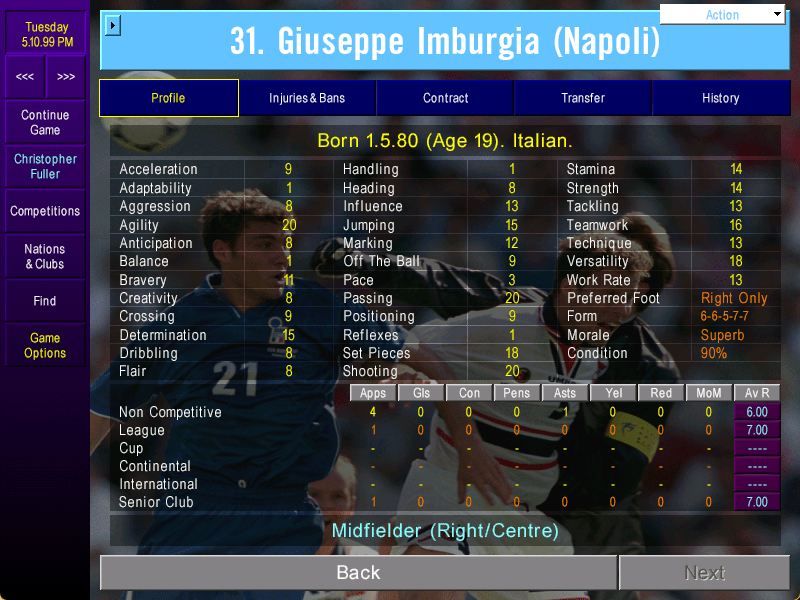Select the Transfer tab
Image resolution: width=800 pixels, height=600 pixels.
583,98
